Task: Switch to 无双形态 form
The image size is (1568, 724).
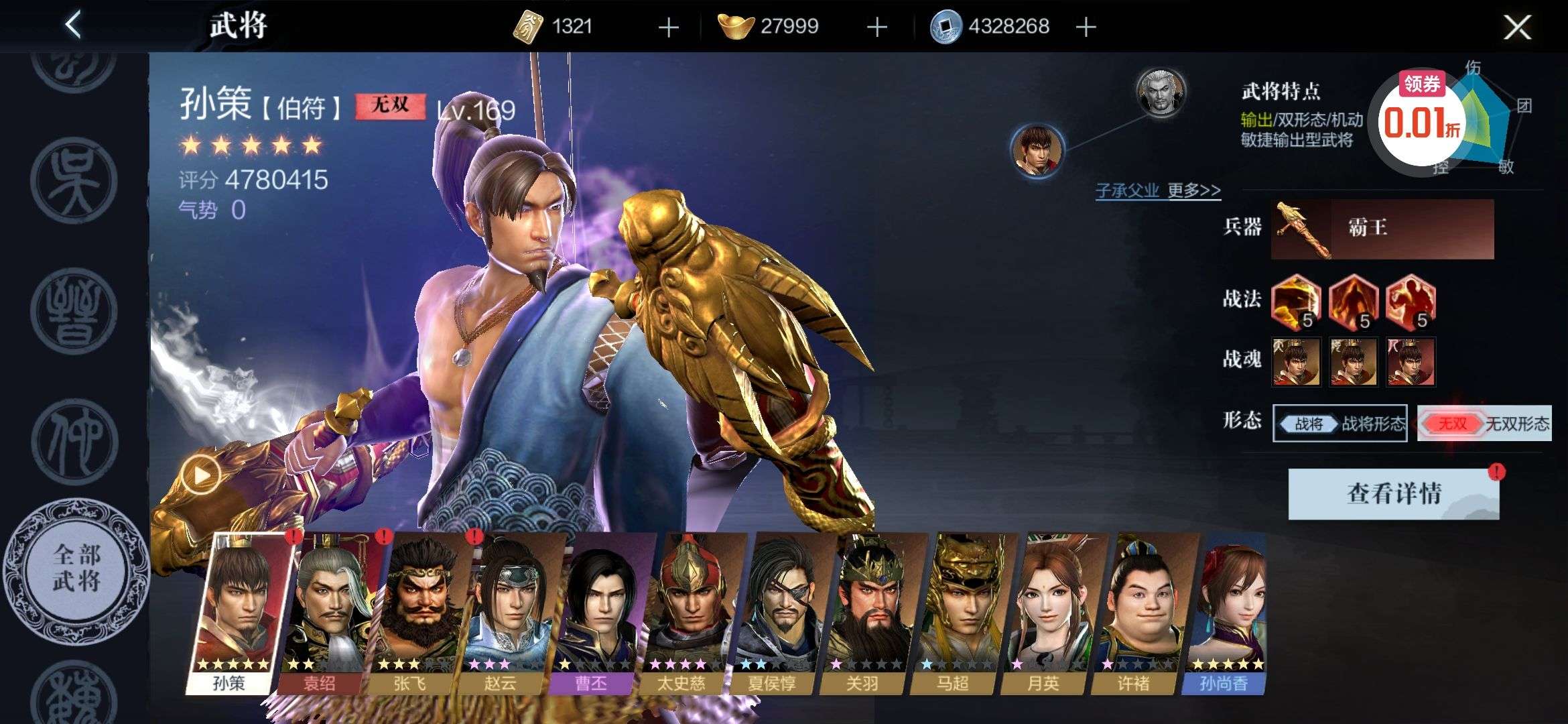Action: (x=1484, y=424)
